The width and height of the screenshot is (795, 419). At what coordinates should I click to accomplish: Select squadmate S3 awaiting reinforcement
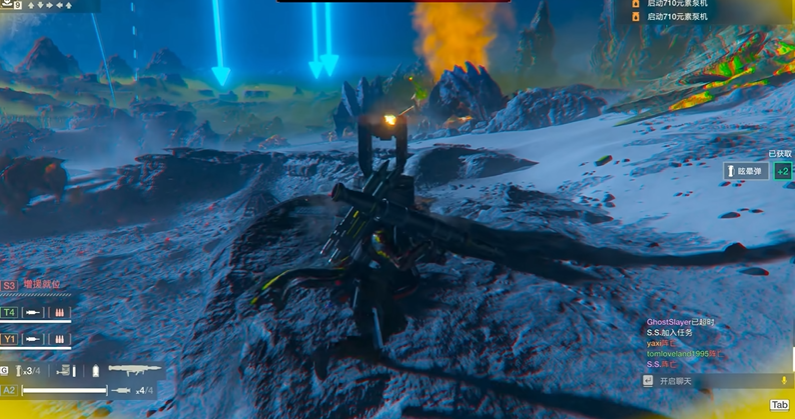[9, 285]
